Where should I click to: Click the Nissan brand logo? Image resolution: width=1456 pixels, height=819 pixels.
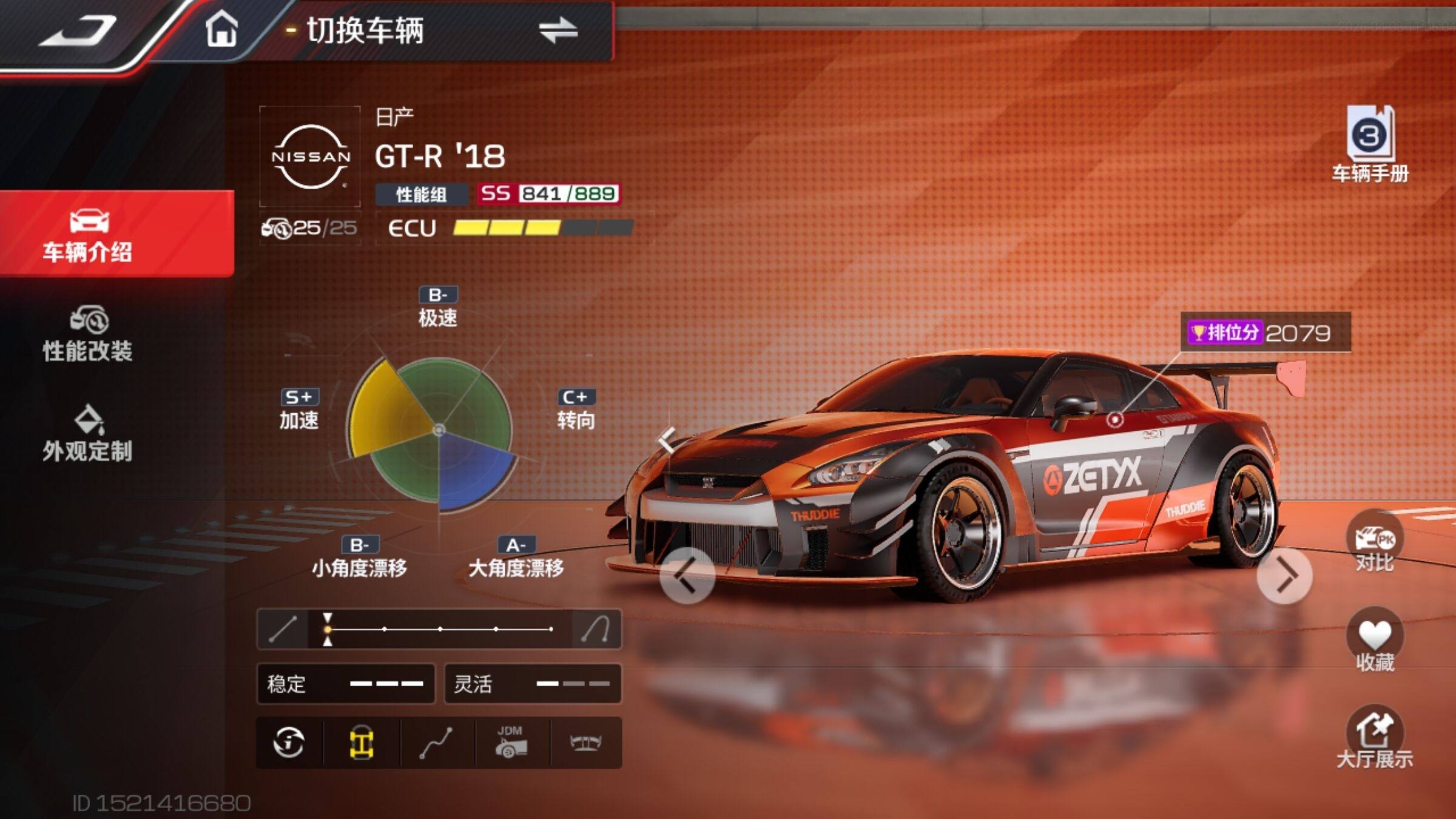[310, 157]
